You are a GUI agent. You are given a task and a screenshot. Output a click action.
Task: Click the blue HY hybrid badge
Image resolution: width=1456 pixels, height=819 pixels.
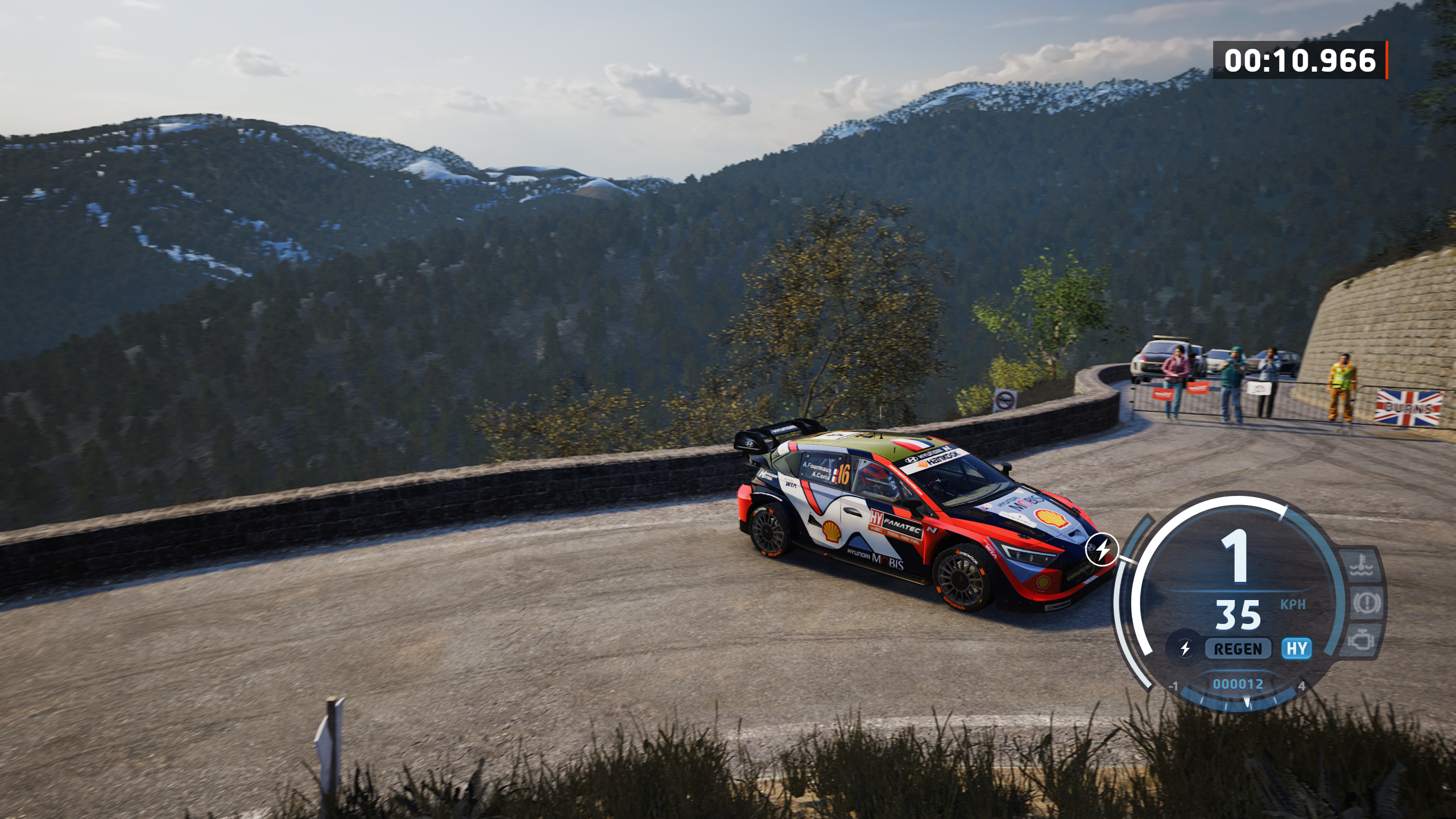click(1297, 648)
